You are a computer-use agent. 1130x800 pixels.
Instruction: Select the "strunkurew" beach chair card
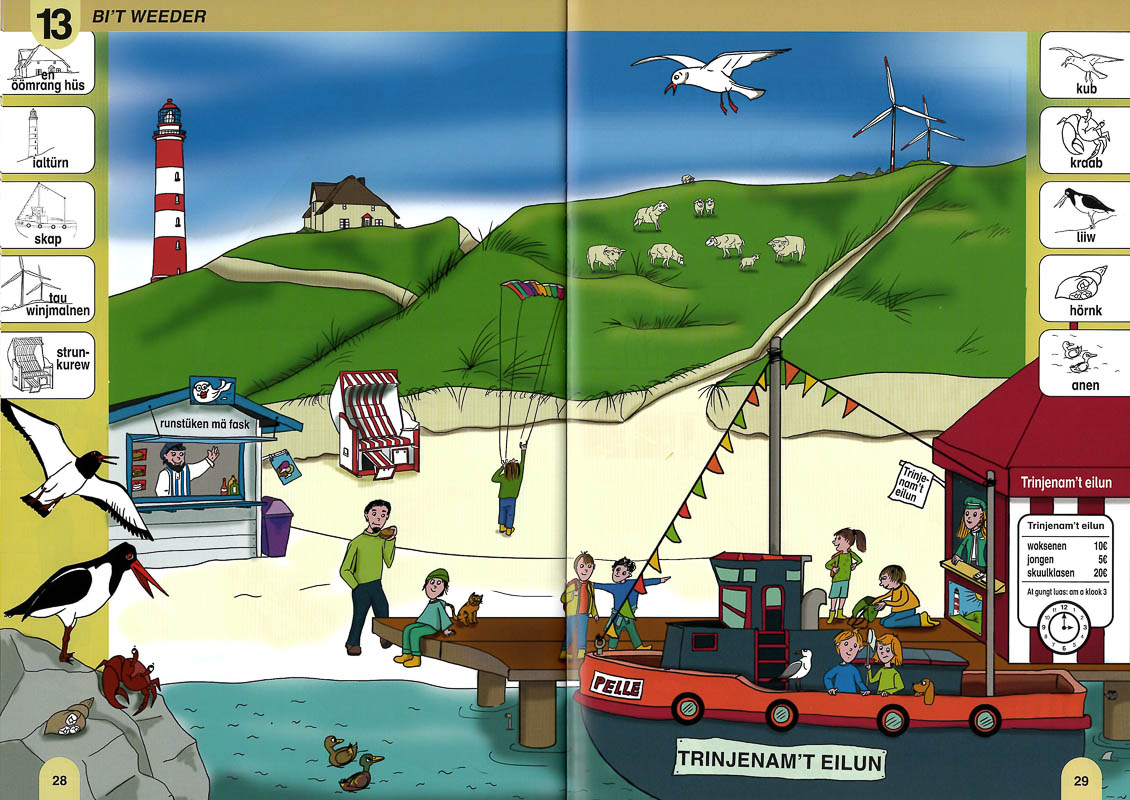pos(48,363)
